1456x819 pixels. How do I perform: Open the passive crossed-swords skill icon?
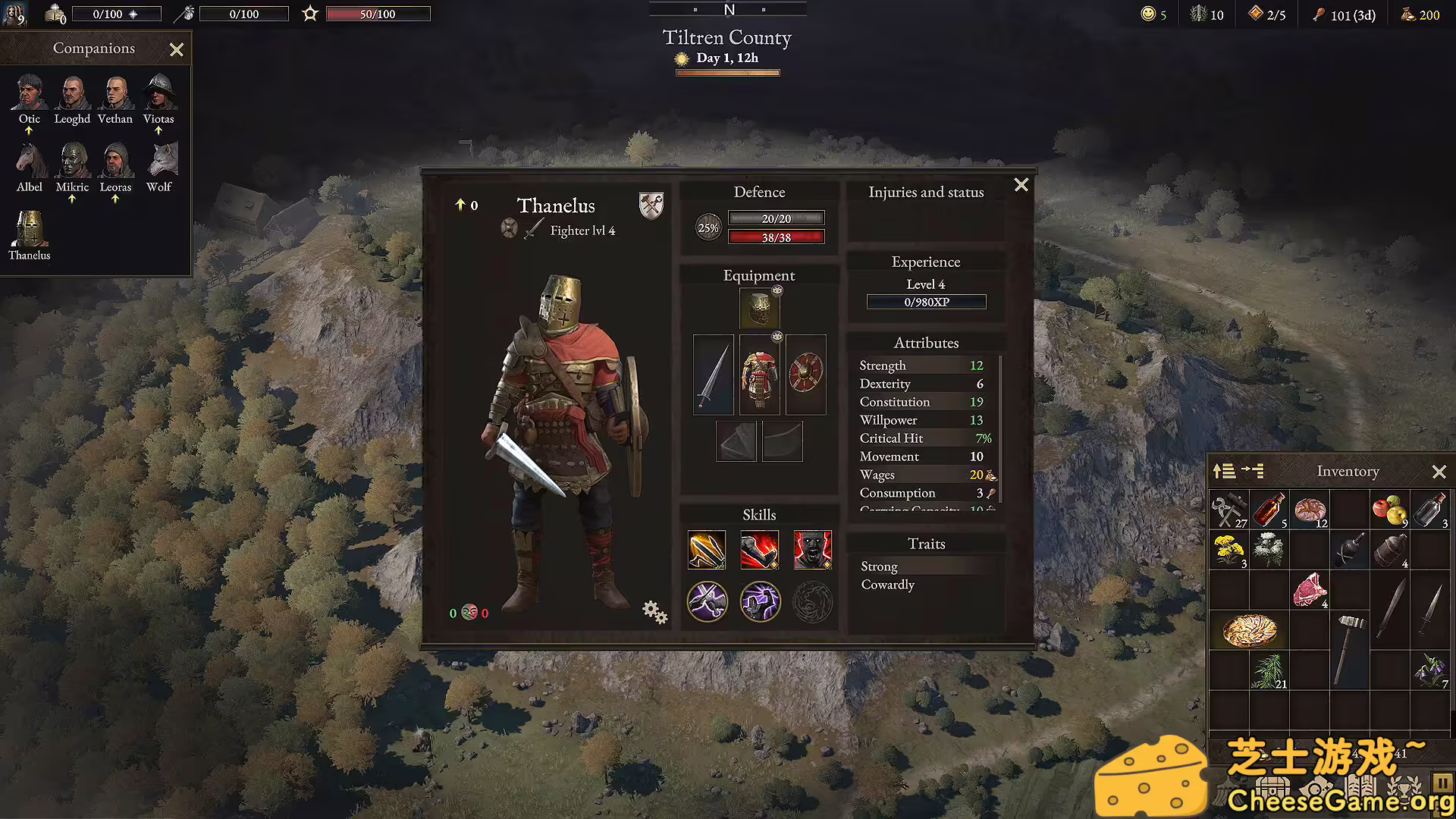click(x=708, y=601)
